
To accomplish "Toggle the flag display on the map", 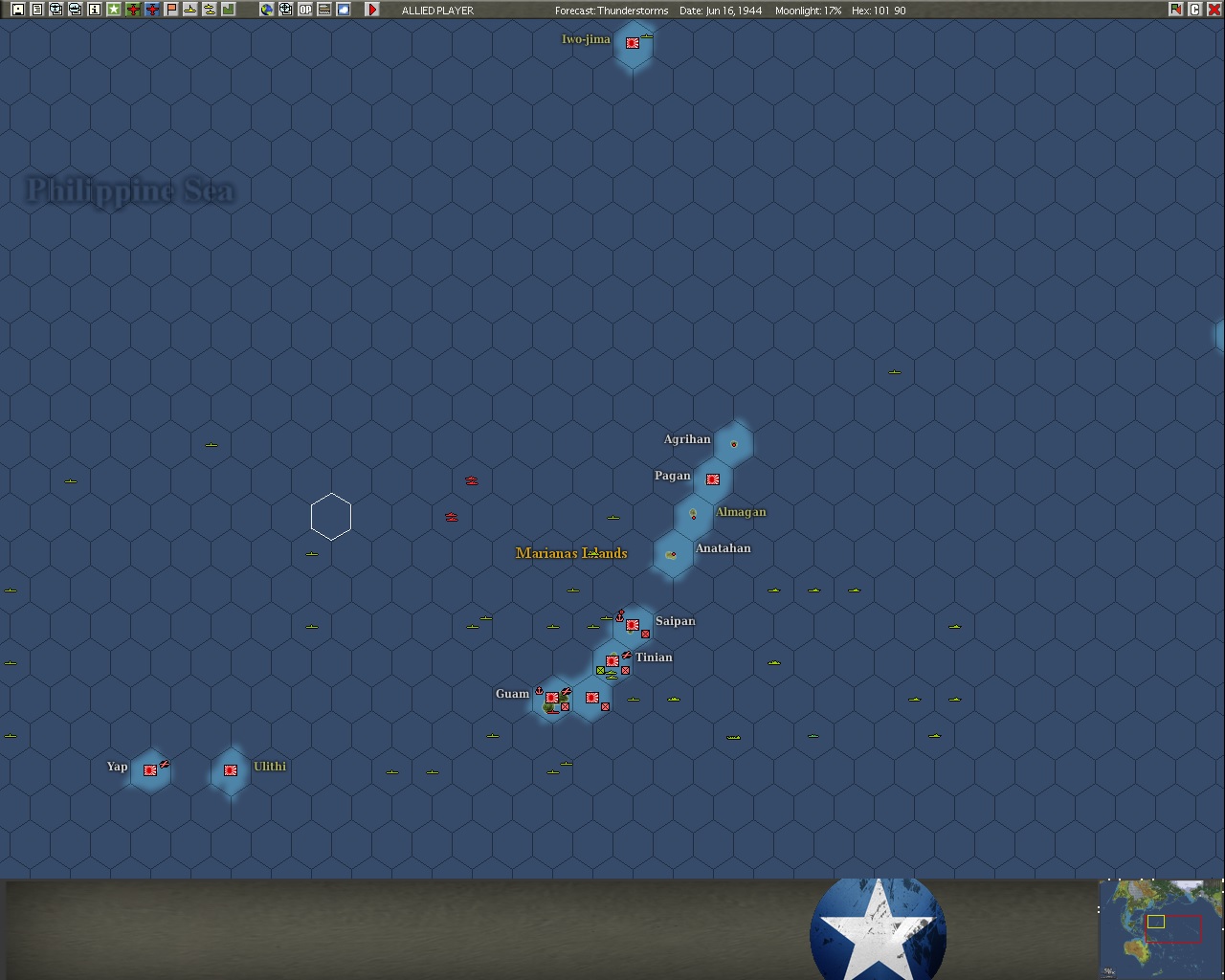I will point(170,10).
